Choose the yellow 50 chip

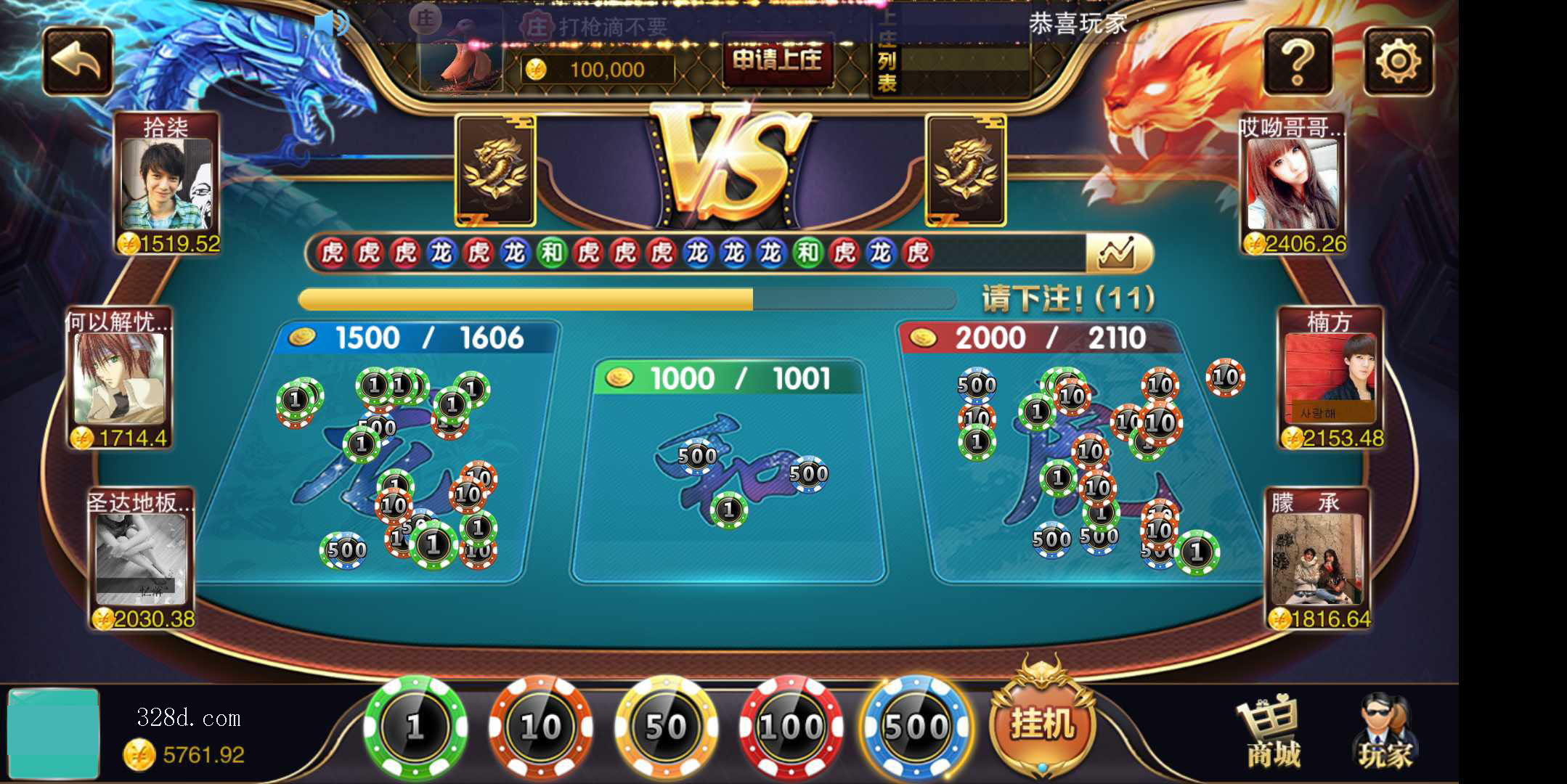(666, 727)
